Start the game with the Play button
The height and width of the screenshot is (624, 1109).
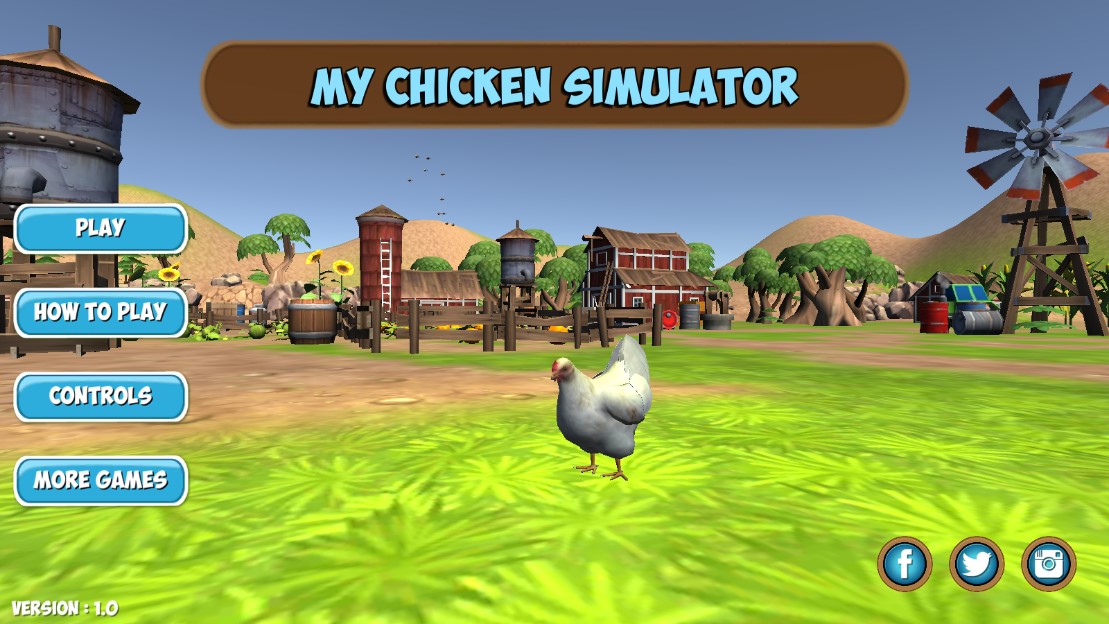(100, 229)
